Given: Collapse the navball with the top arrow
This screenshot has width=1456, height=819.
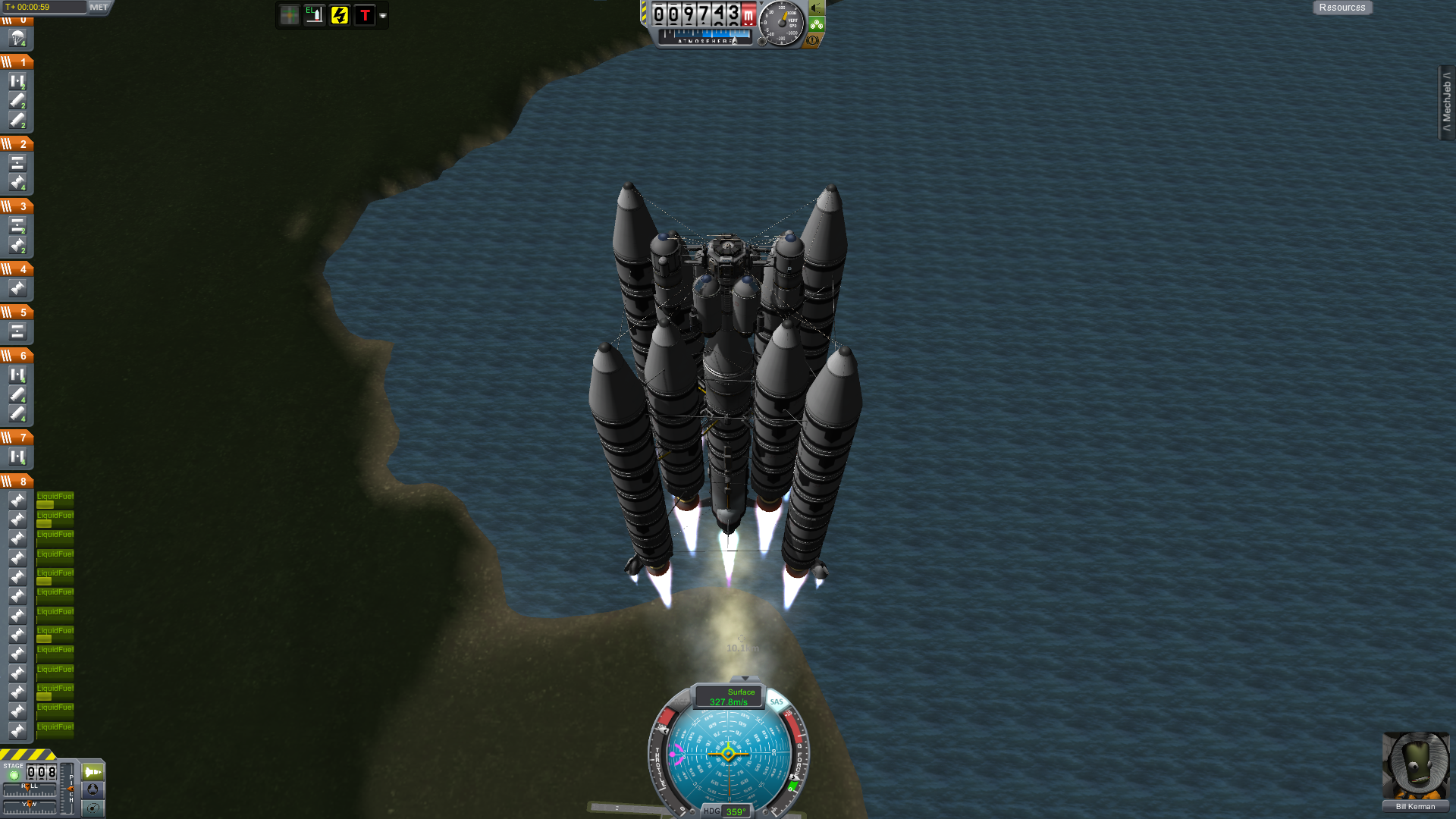Looking at the screenshot, I should coord(745,678).
